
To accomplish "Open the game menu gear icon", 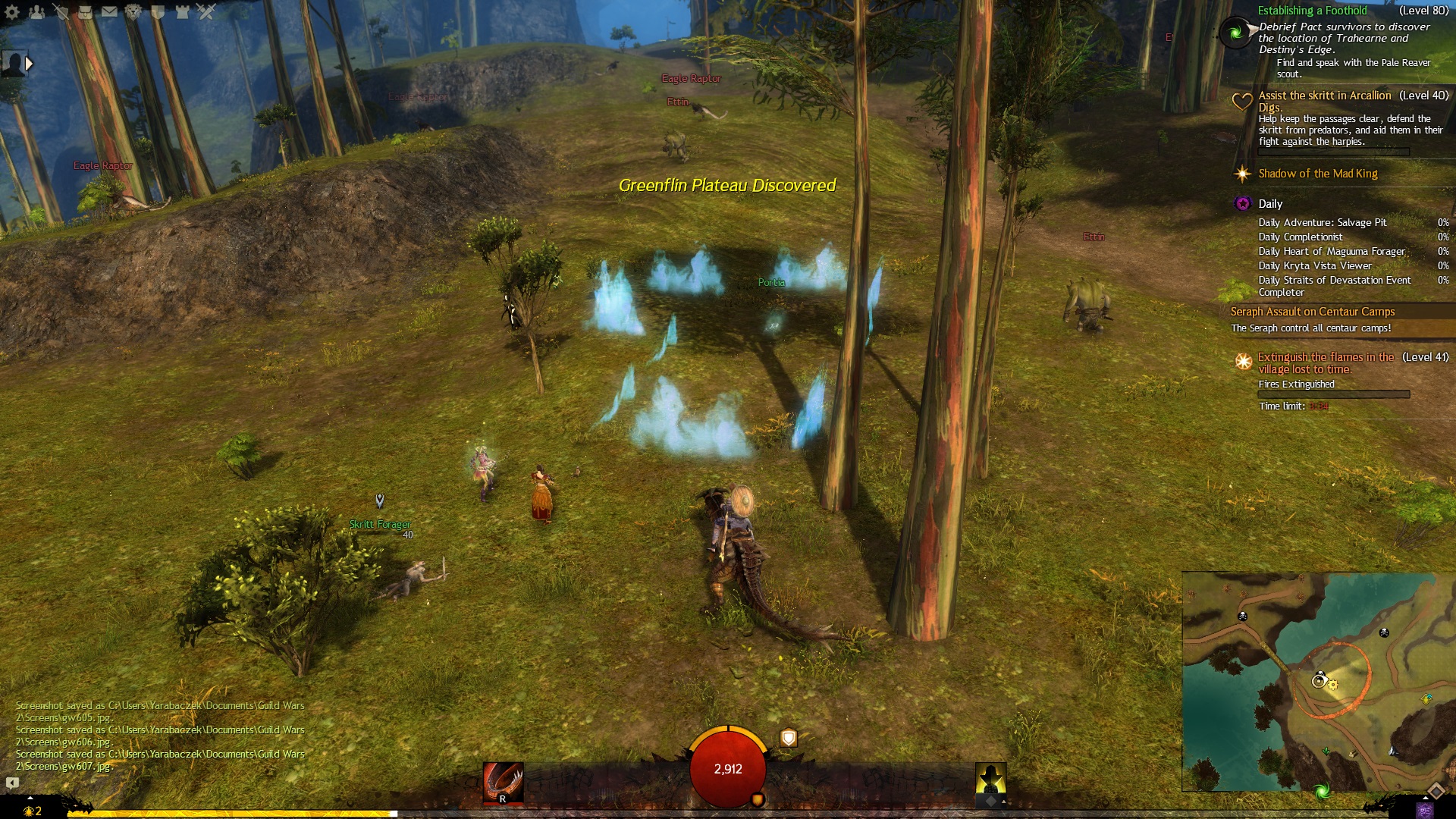I will (12, 11).
